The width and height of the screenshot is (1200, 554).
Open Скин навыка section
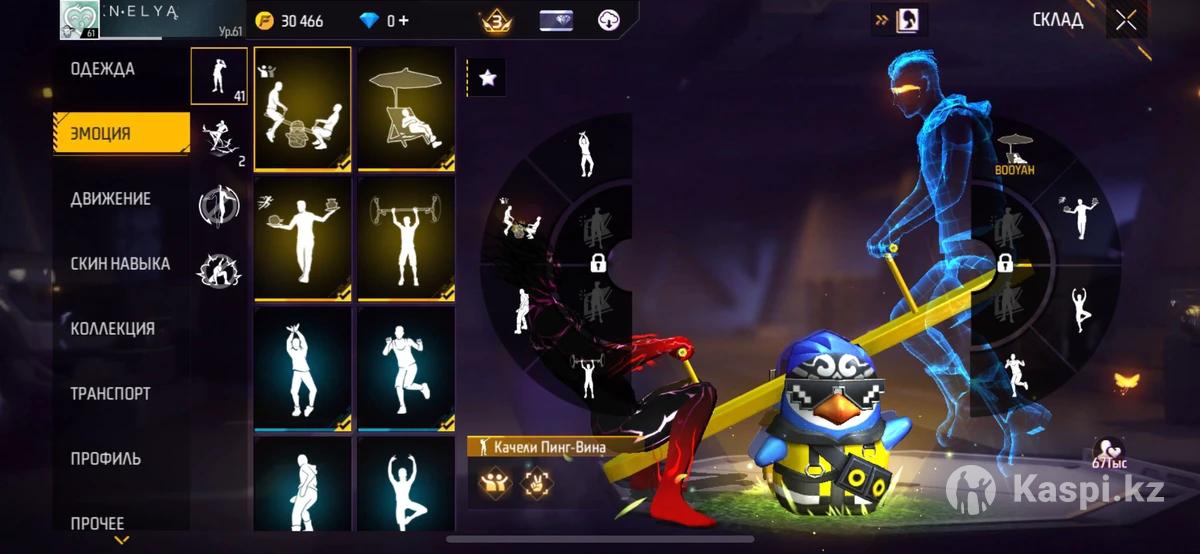tap(120, 264)
